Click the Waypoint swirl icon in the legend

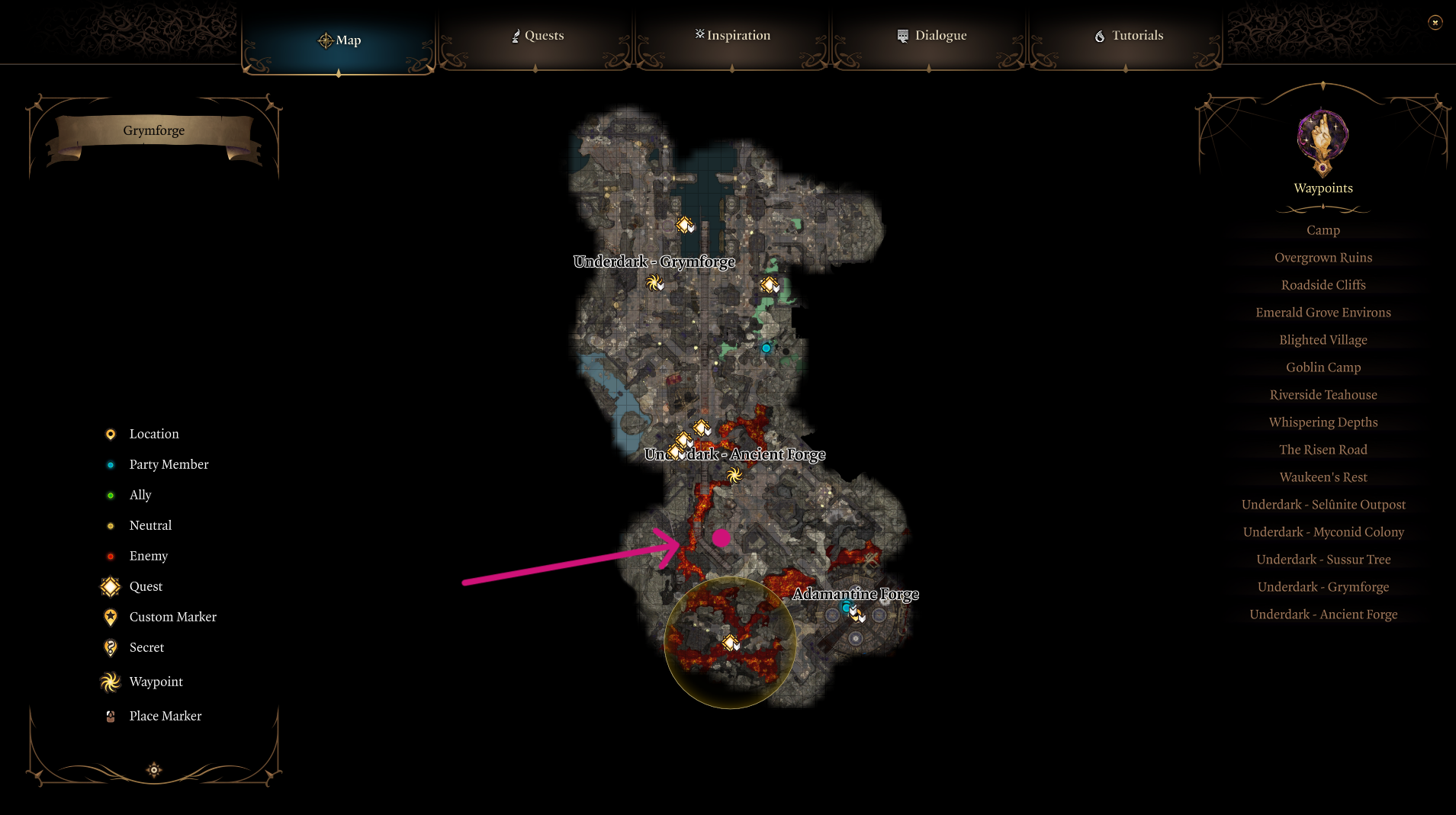tap(110, 682)
